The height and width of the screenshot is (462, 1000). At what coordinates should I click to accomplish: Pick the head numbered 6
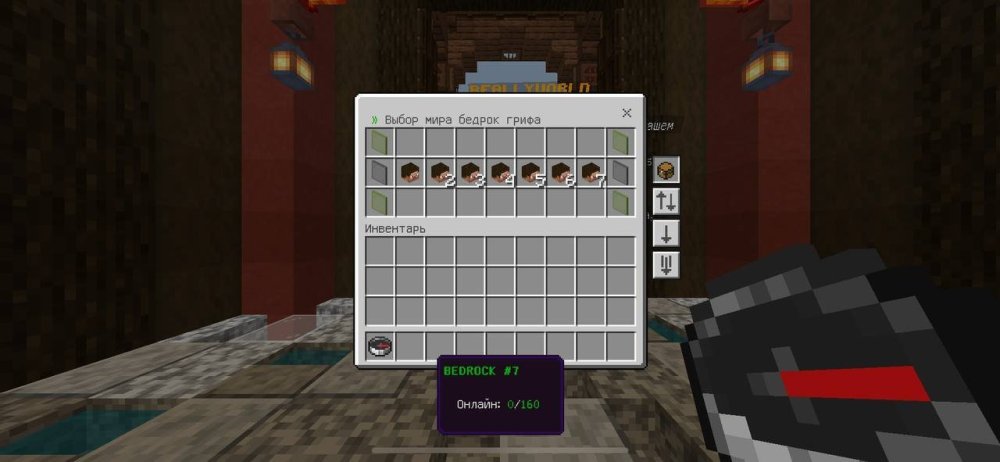pos(560,172)
